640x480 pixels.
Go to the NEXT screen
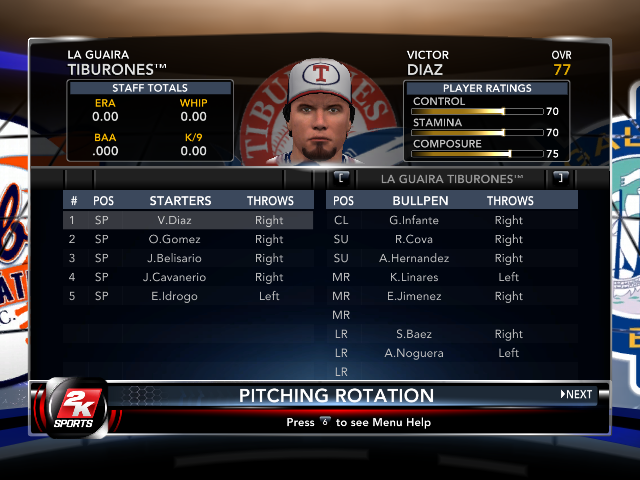click(577, 395)
